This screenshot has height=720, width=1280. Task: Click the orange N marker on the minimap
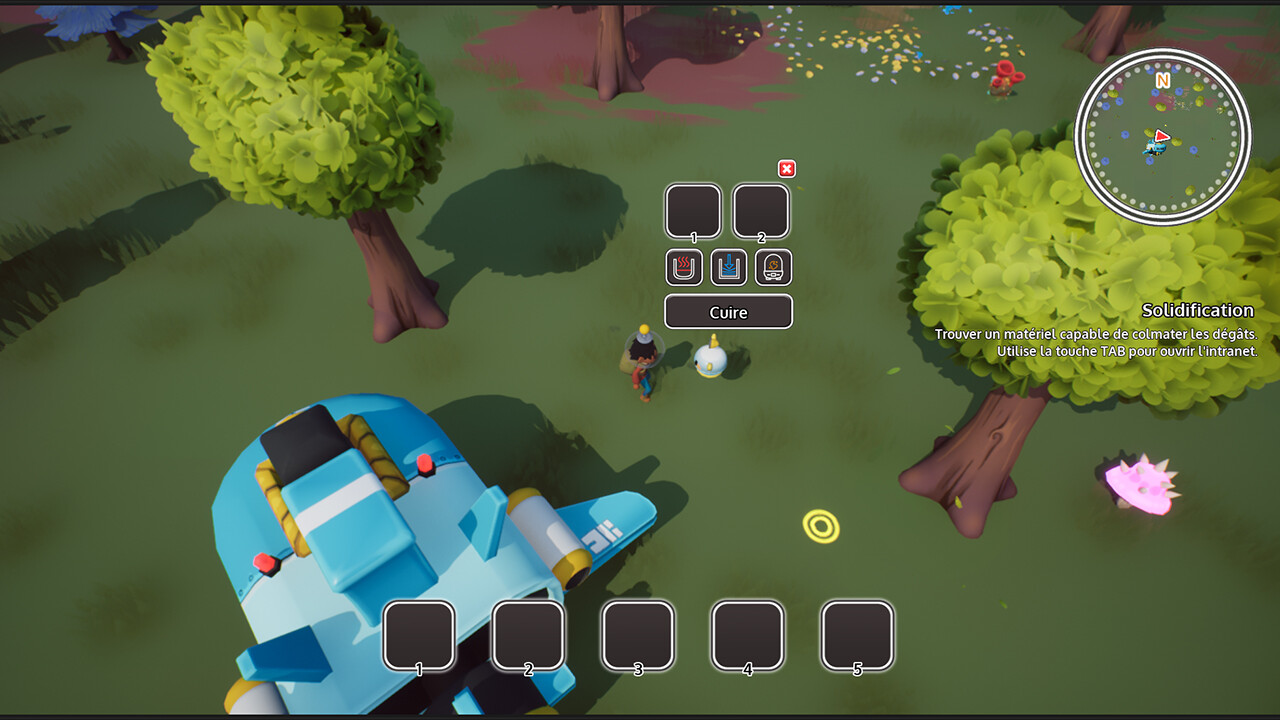[x=1162, y=81]
